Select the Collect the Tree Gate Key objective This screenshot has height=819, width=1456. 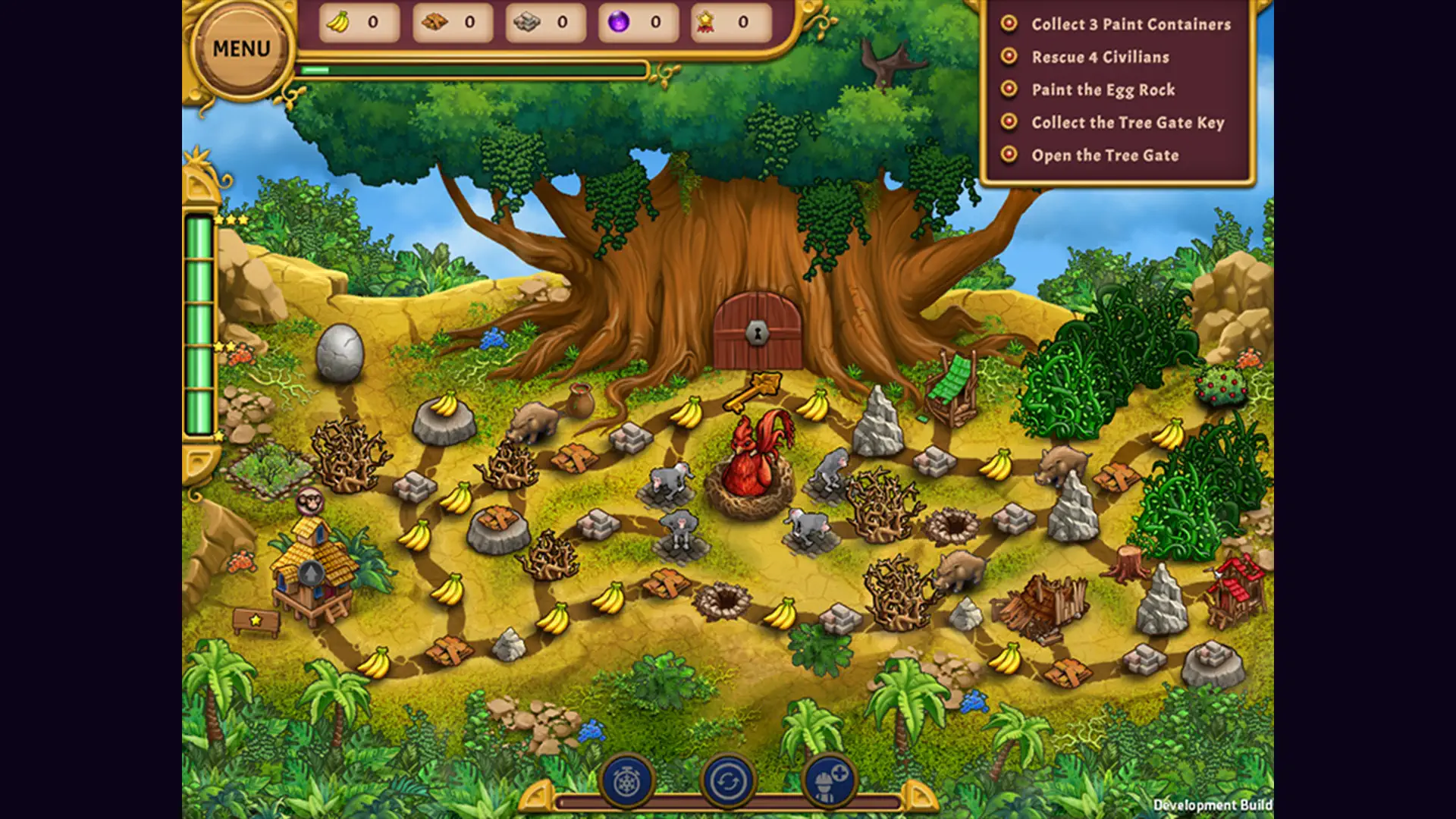pyautogui.click(x=1127, y=122)
